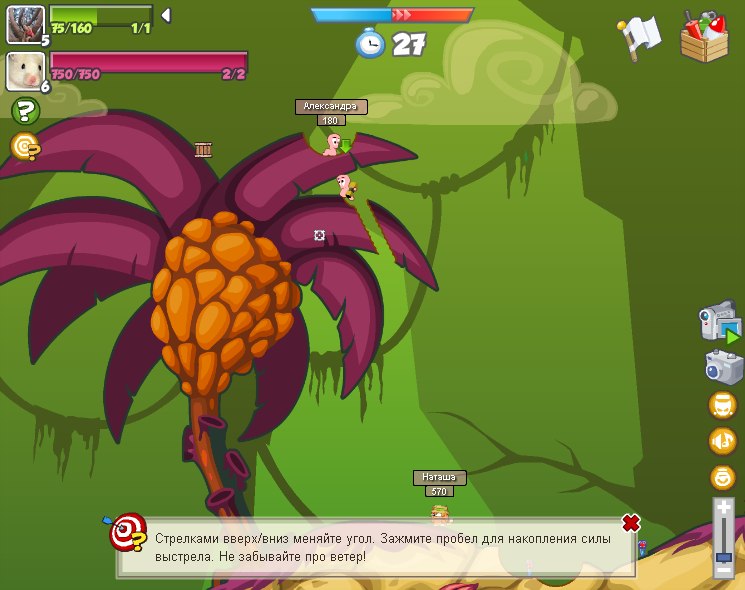Collapse the team panel with the white arrow

point(166,15)
